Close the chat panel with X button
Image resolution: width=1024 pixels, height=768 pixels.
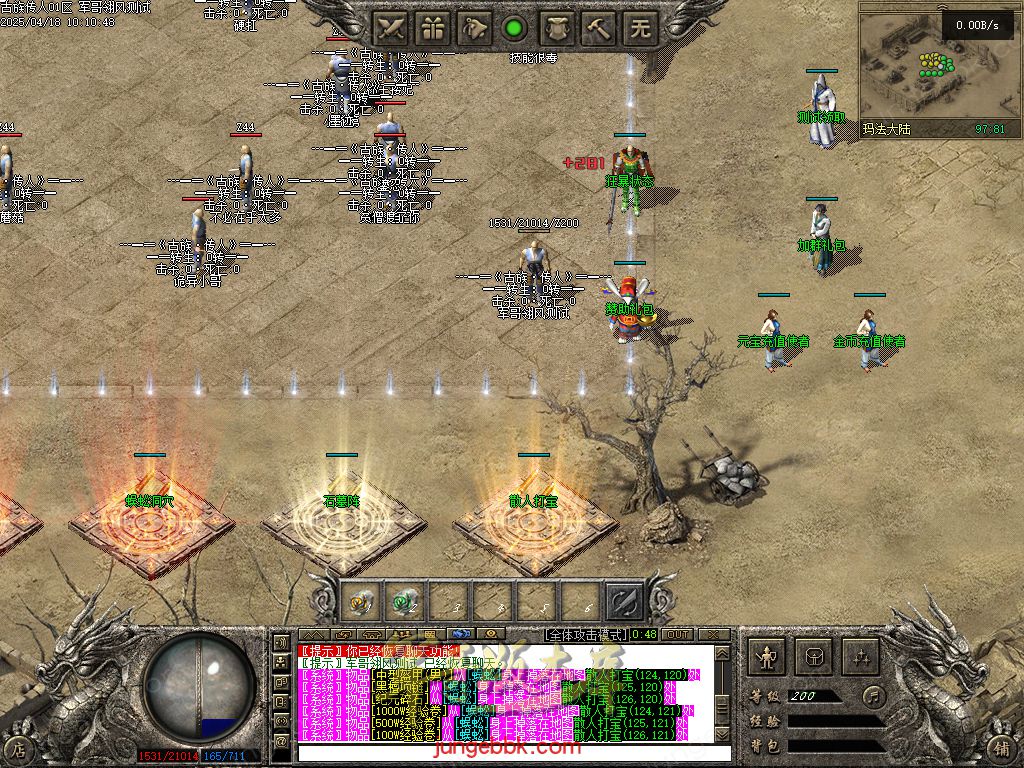pyautogui.click(x=714, y=634)
